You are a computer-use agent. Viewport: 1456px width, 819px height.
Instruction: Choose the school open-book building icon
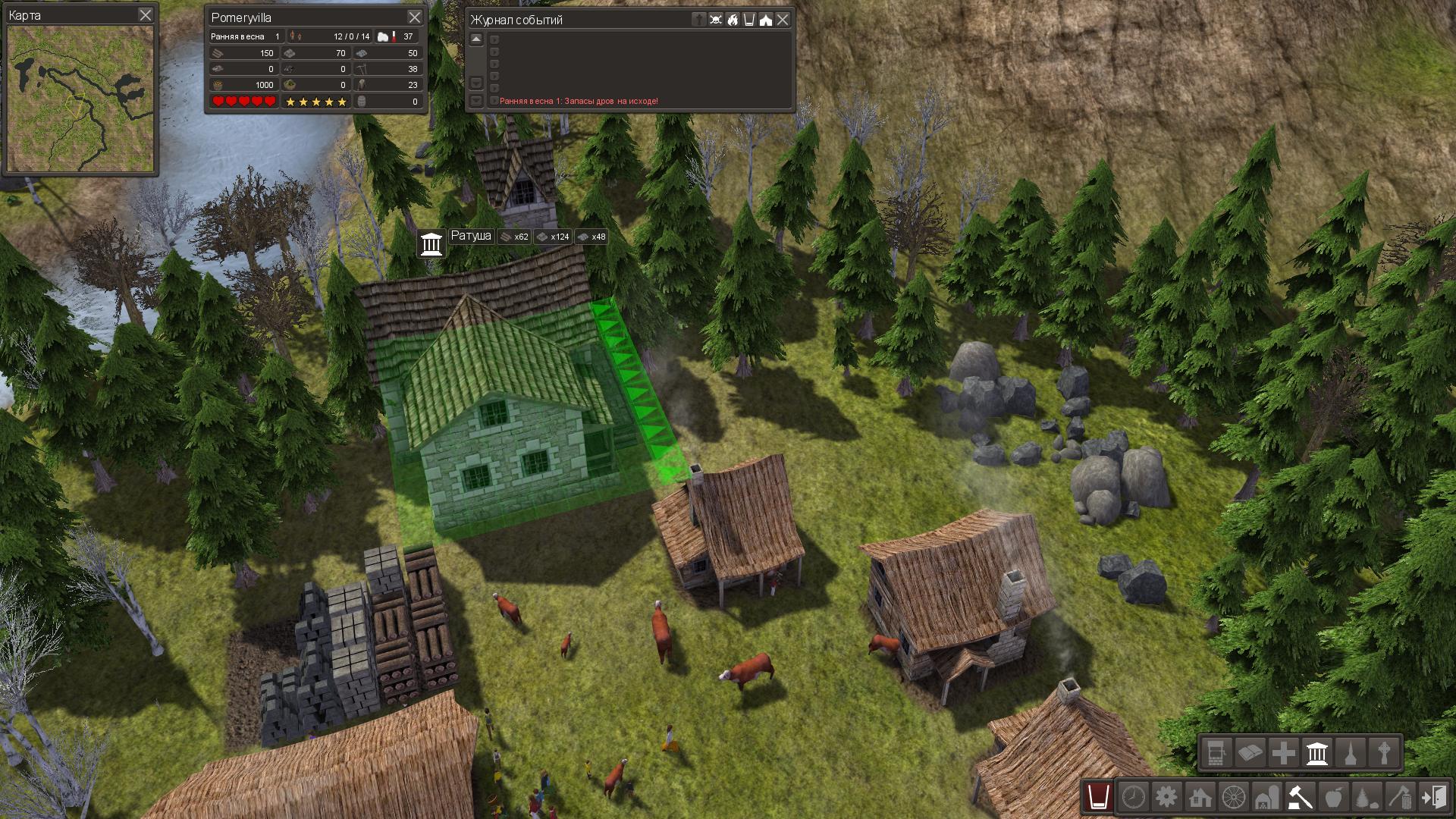pyautogui.click(x=1250, y=753)
